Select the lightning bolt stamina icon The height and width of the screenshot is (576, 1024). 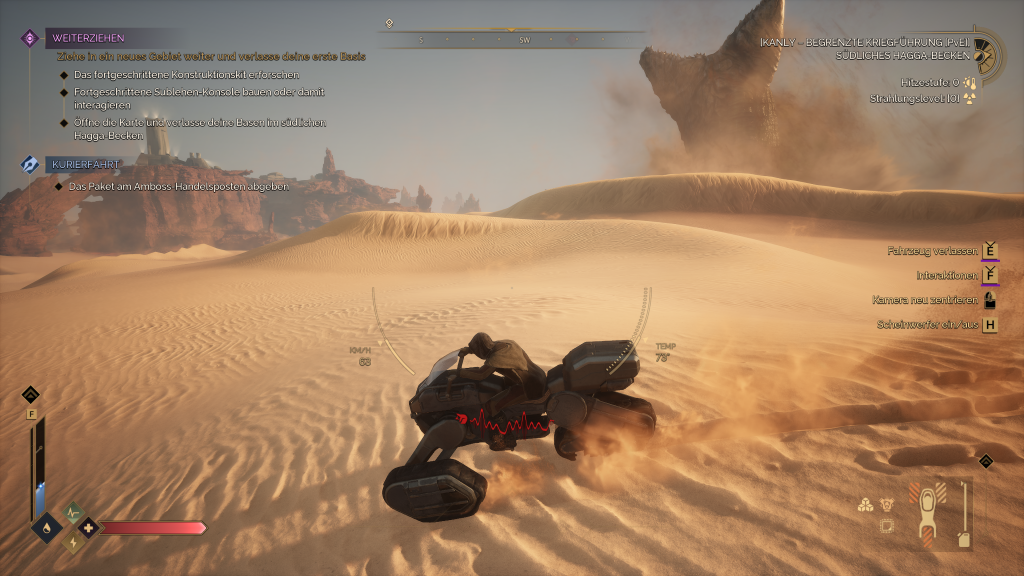[x=73, y=542]
